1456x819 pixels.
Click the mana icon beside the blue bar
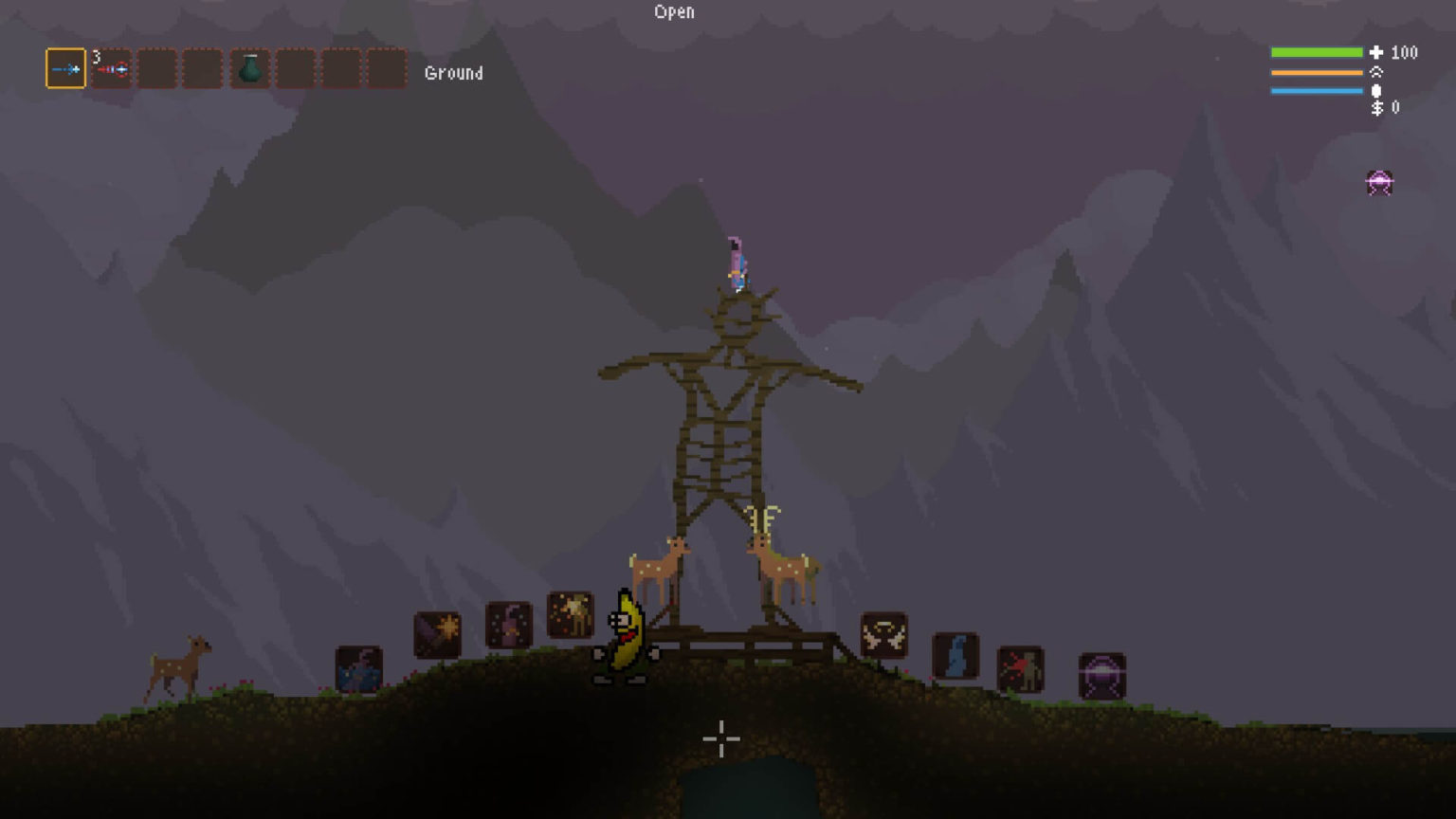[1374, 90]
